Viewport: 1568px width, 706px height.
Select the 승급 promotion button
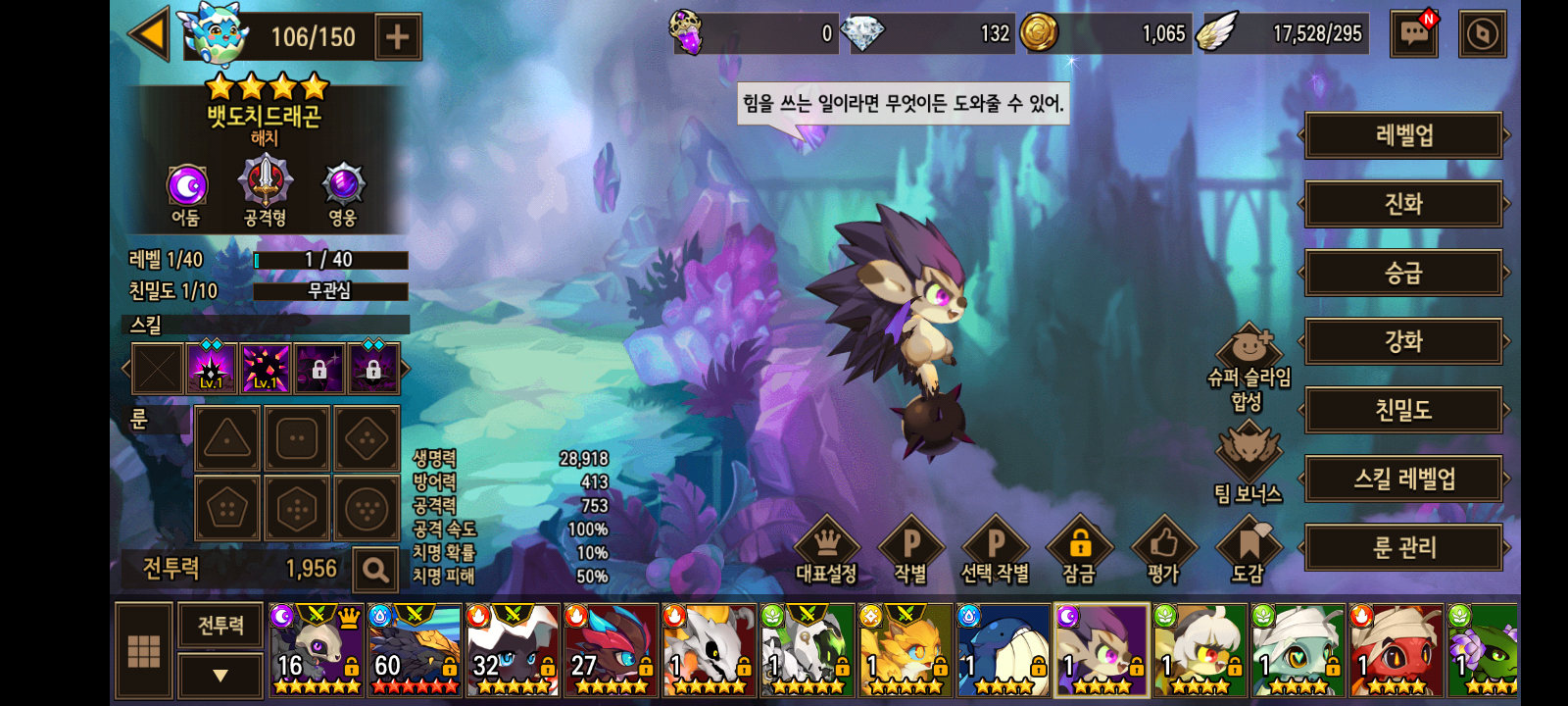click(x=1403, y=273)
